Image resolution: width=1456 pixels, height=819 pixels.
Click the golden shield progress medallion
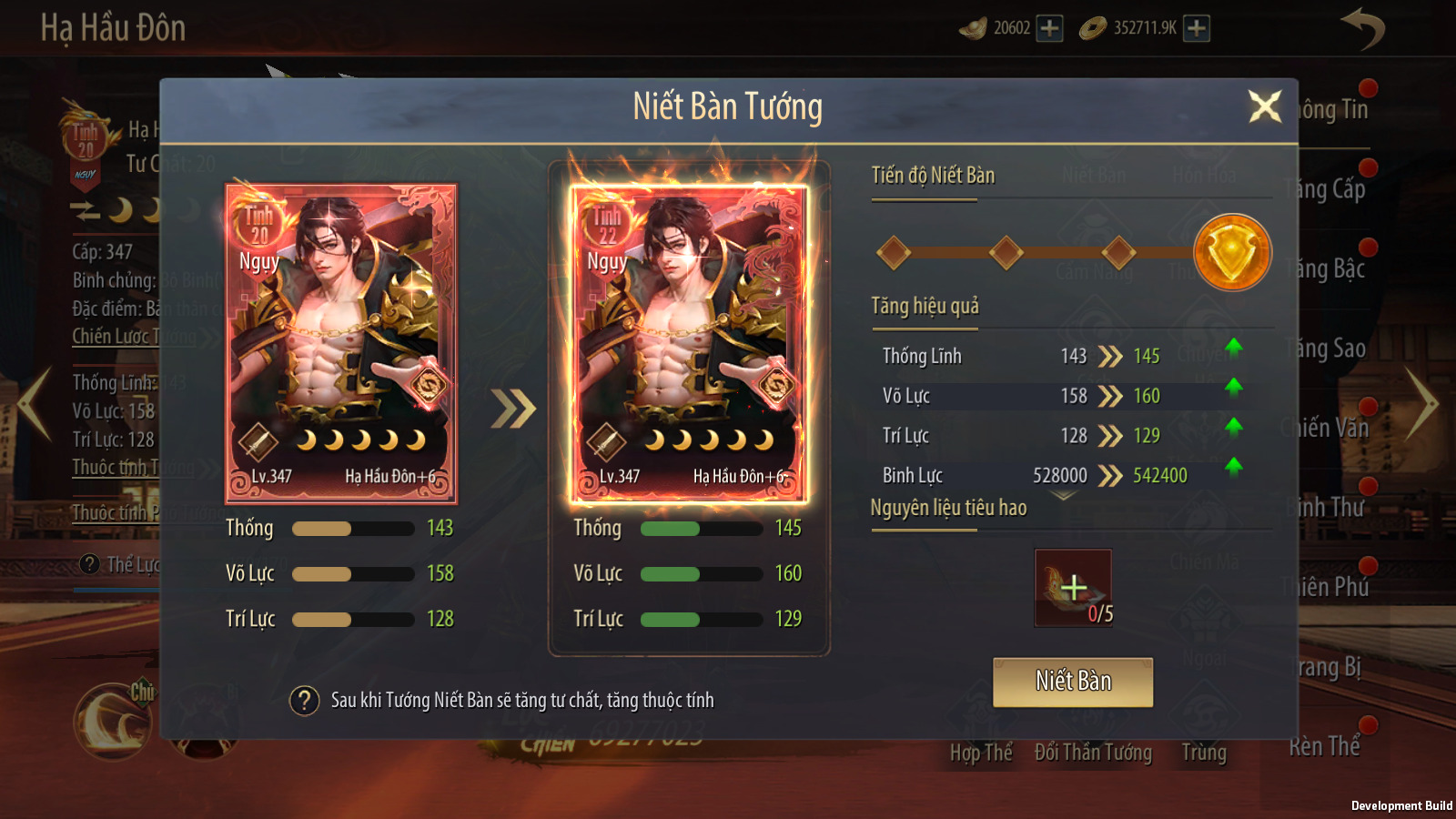(x=1232, y=253)
